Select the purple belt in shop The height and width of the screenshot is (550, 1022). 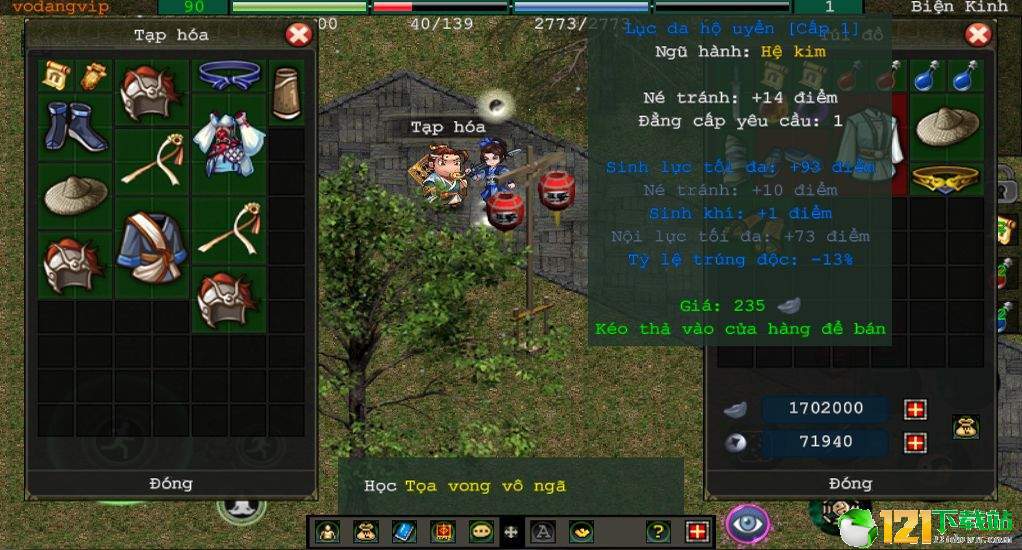229,74
